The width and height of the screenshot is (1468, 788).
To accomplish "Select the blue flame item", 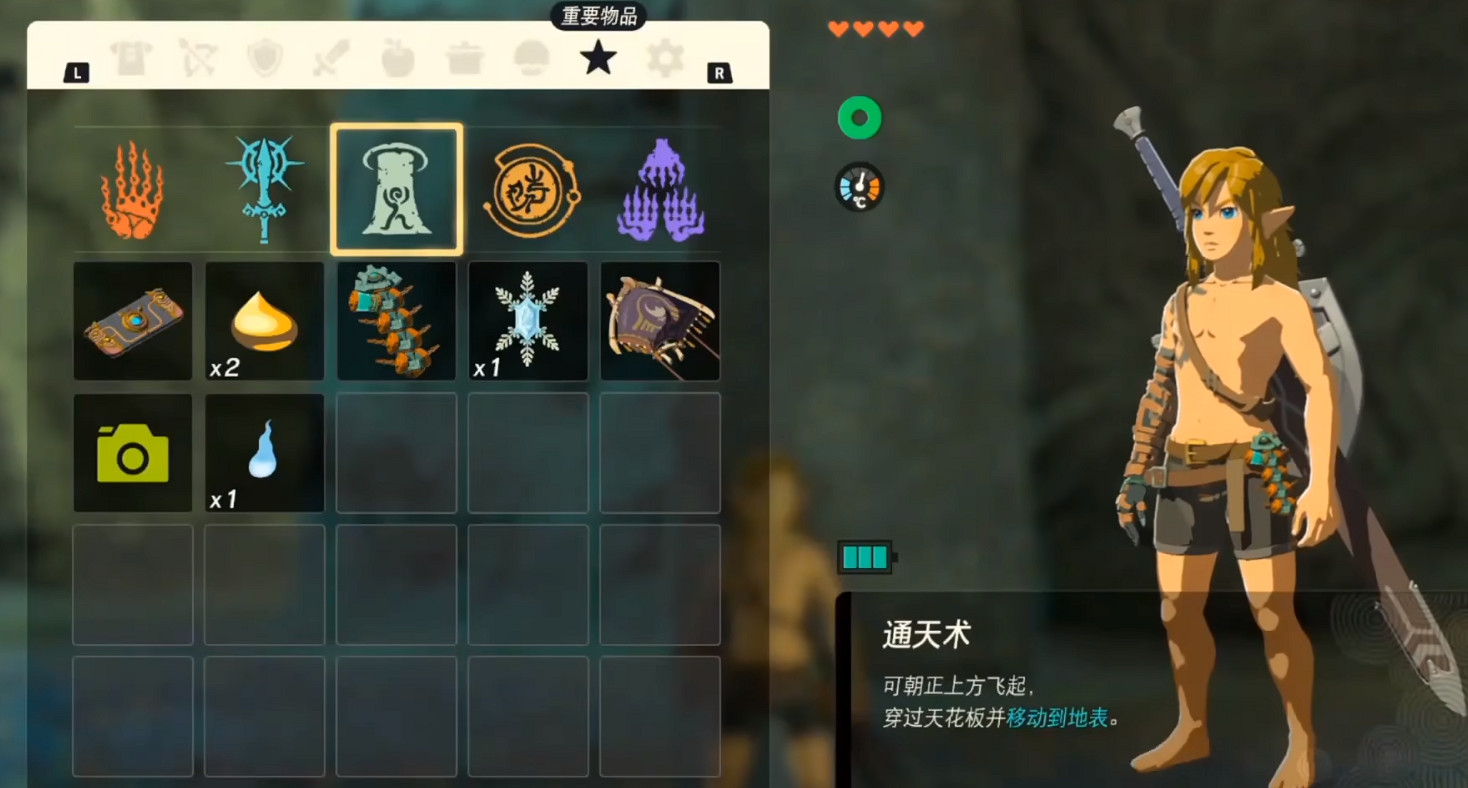I will click(263, 451).
